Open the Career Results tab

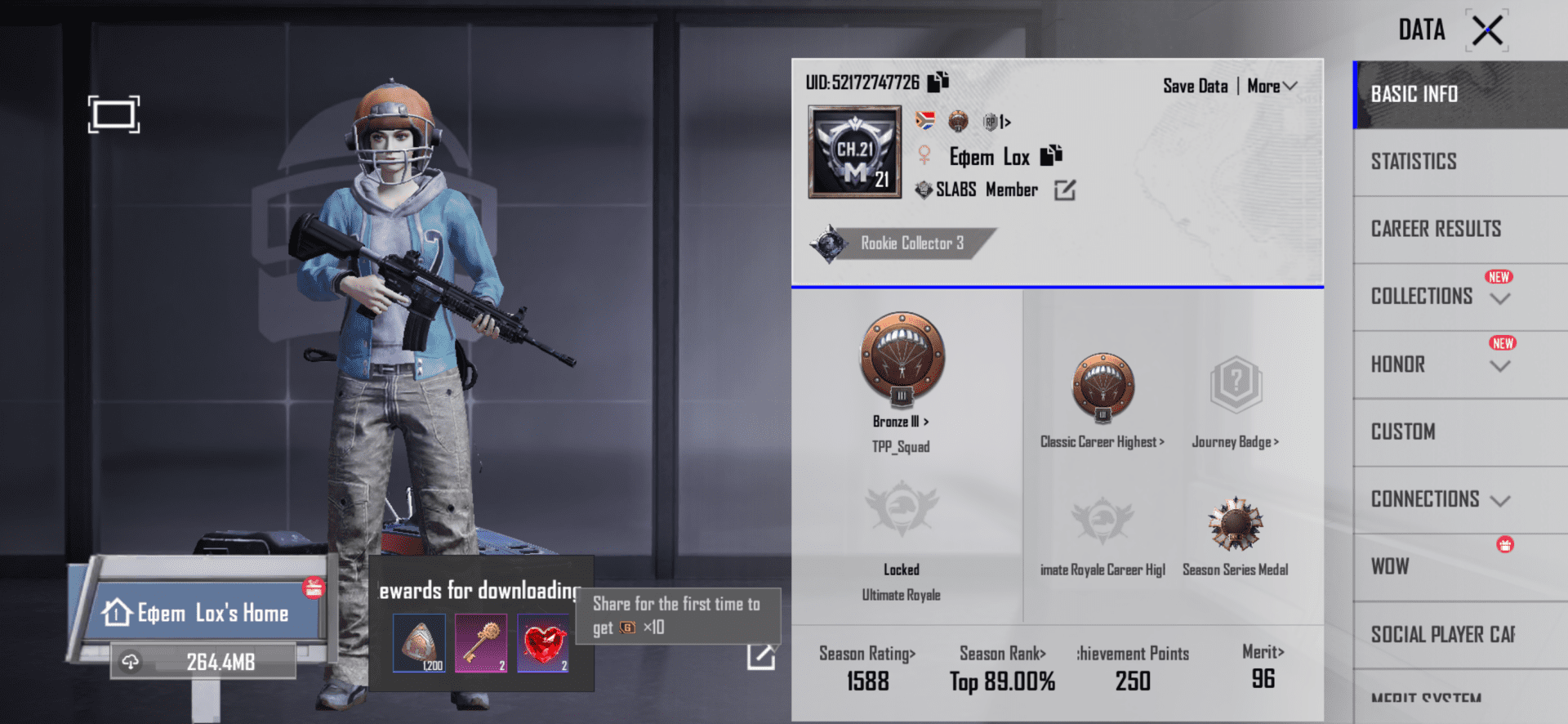1435,229
